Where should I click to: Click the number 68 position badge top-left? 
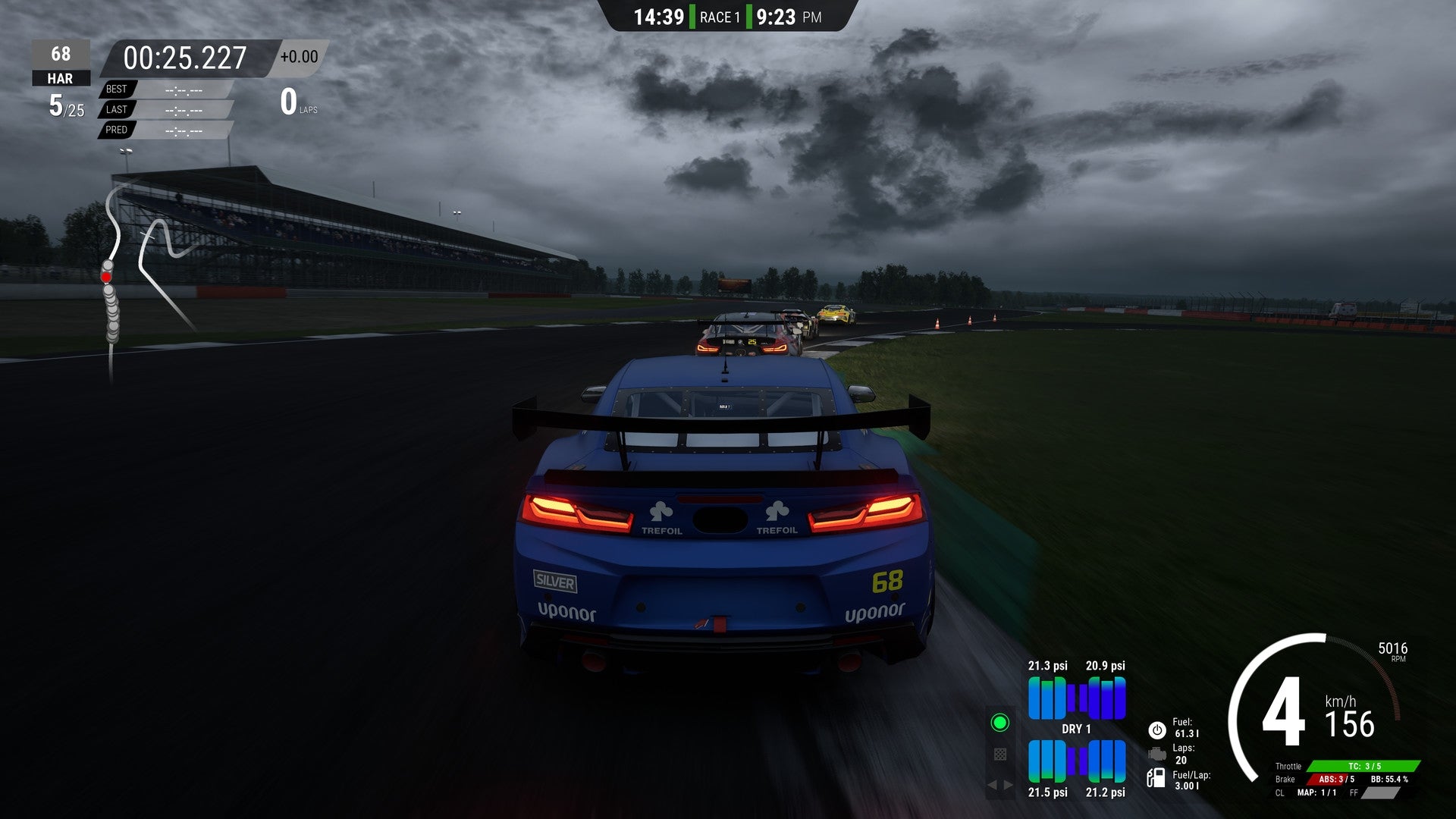click(x=61, y=54)
